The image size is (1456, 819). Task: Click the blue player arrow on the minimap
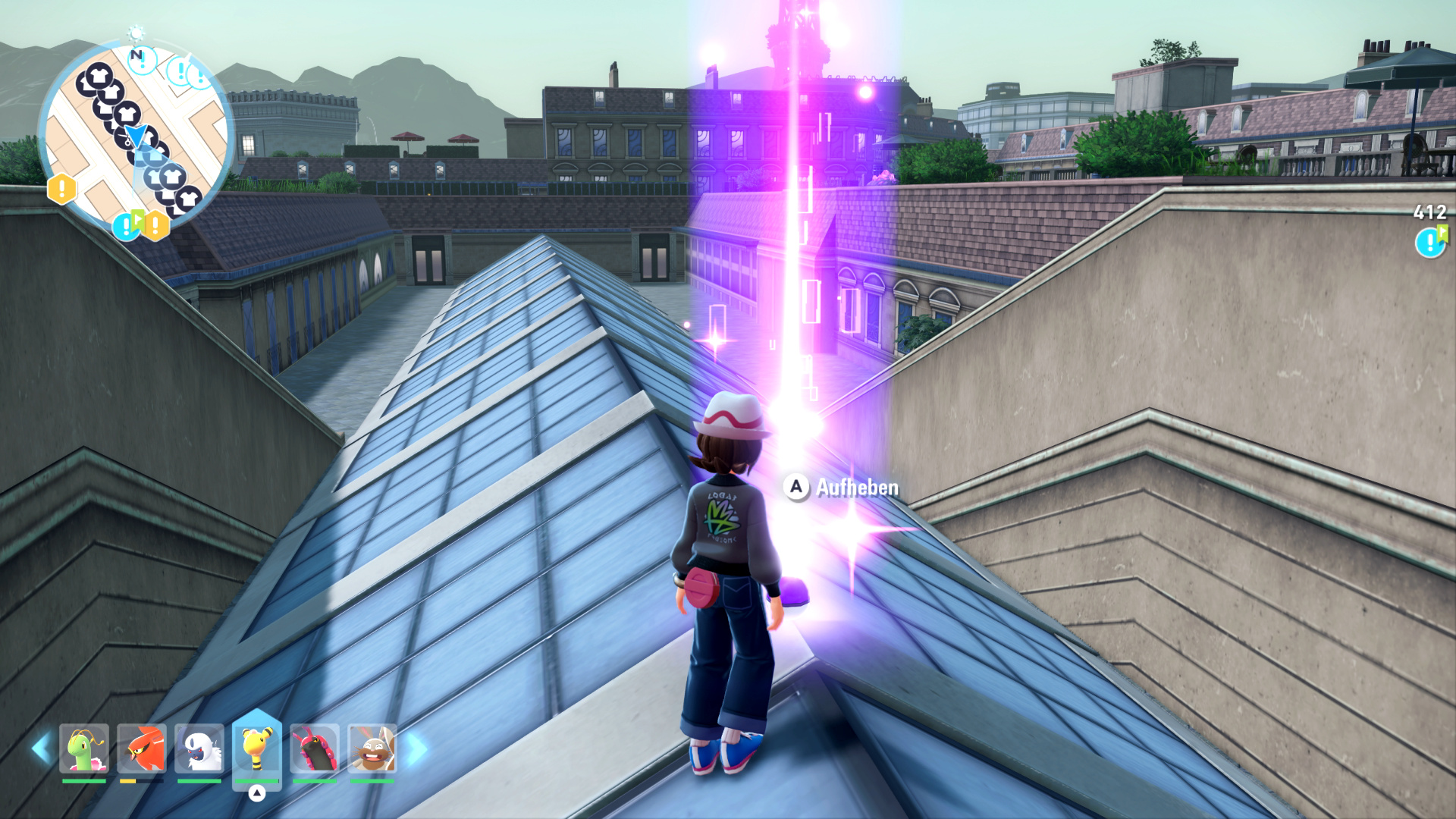[136, 135]
